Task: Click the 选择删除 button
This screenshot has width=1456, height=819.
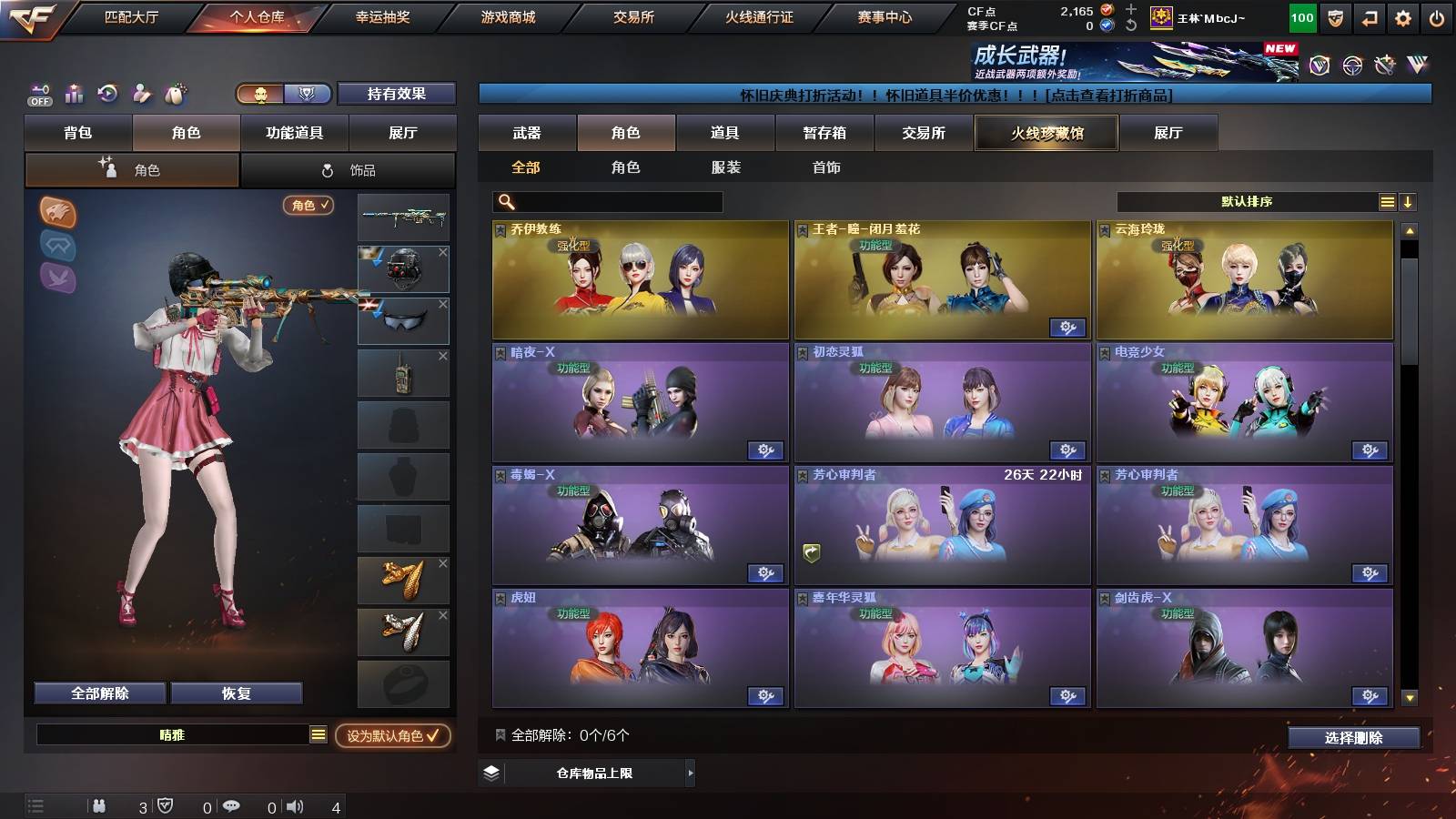Action: coord(1353,738)
